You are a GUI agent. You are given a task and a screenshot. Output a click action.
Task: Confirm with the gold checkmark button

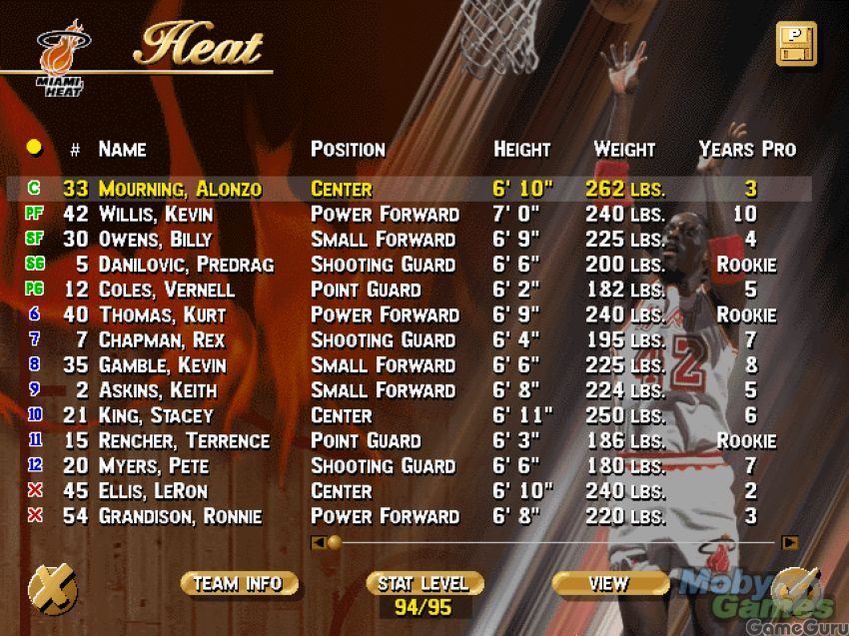796,589
